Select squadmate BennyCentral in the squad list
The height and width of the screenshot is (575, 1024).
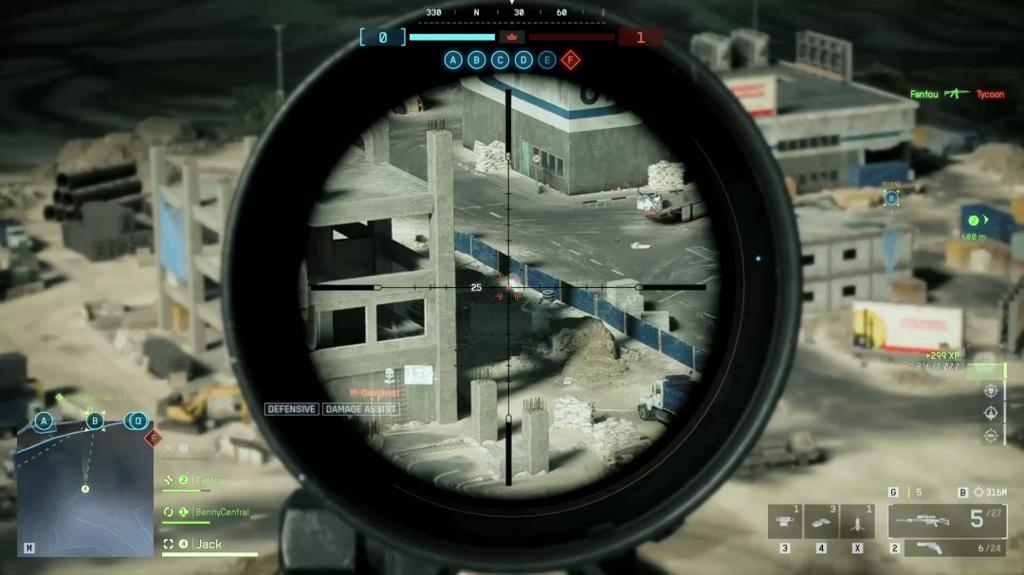pos(220,512)
